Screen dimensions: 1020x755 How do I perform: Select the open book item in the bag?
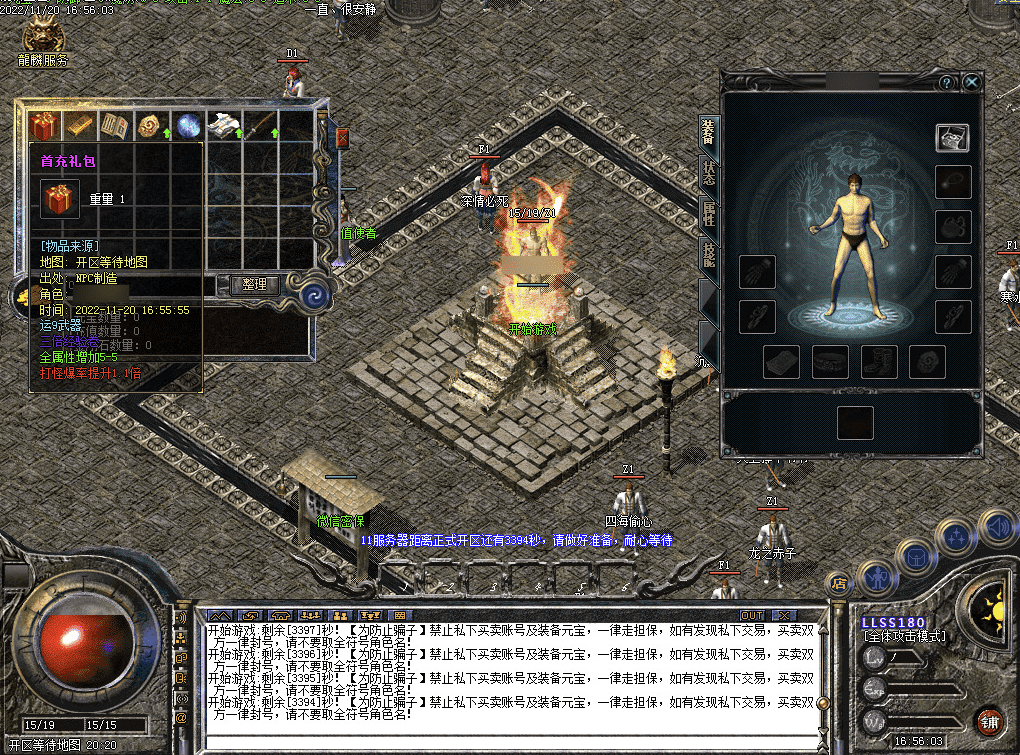tap(115, 126)
